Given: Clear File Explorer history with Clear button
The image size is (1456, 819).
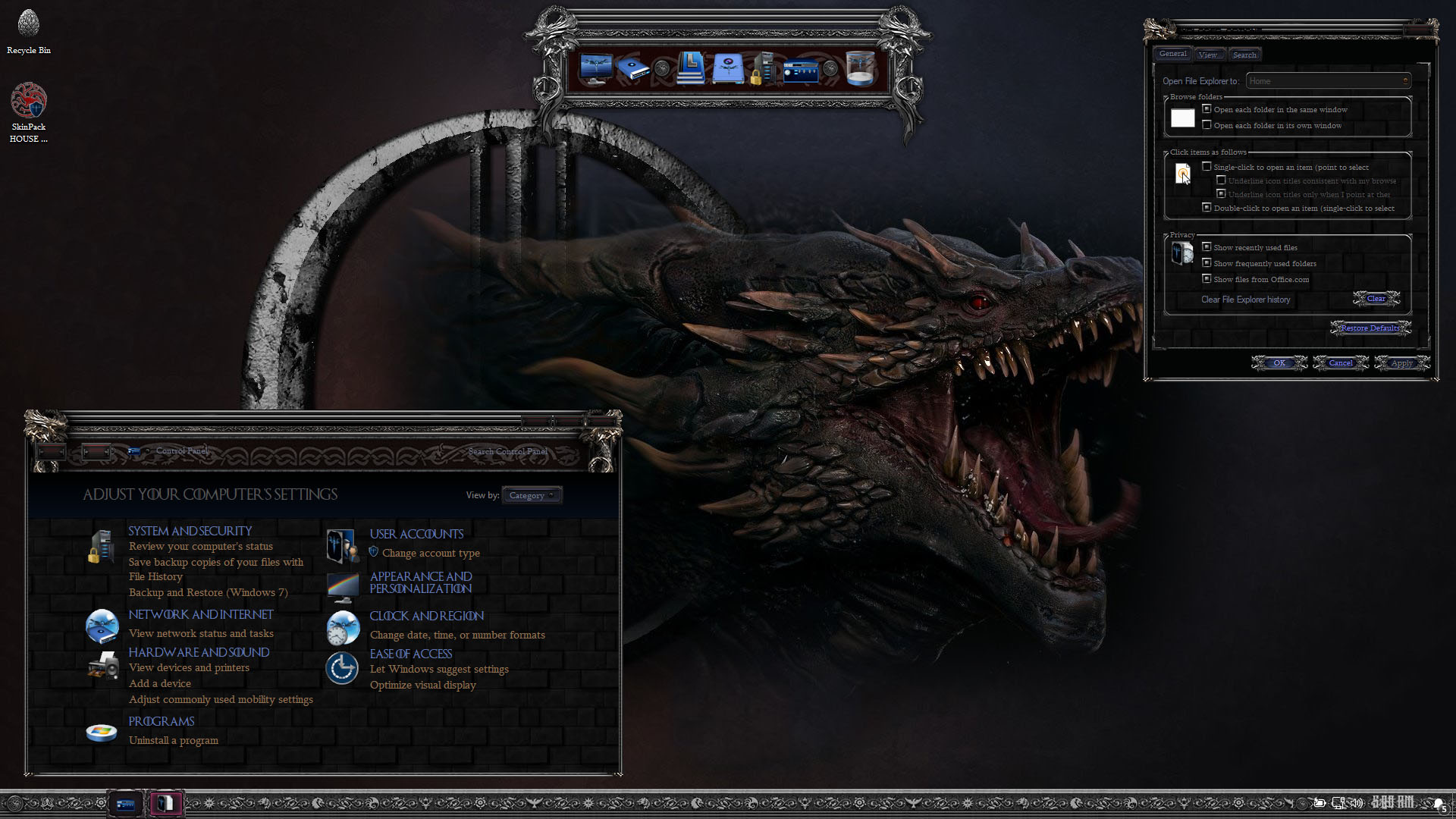Looking at the screenshot, I should tap(1376, 299).
